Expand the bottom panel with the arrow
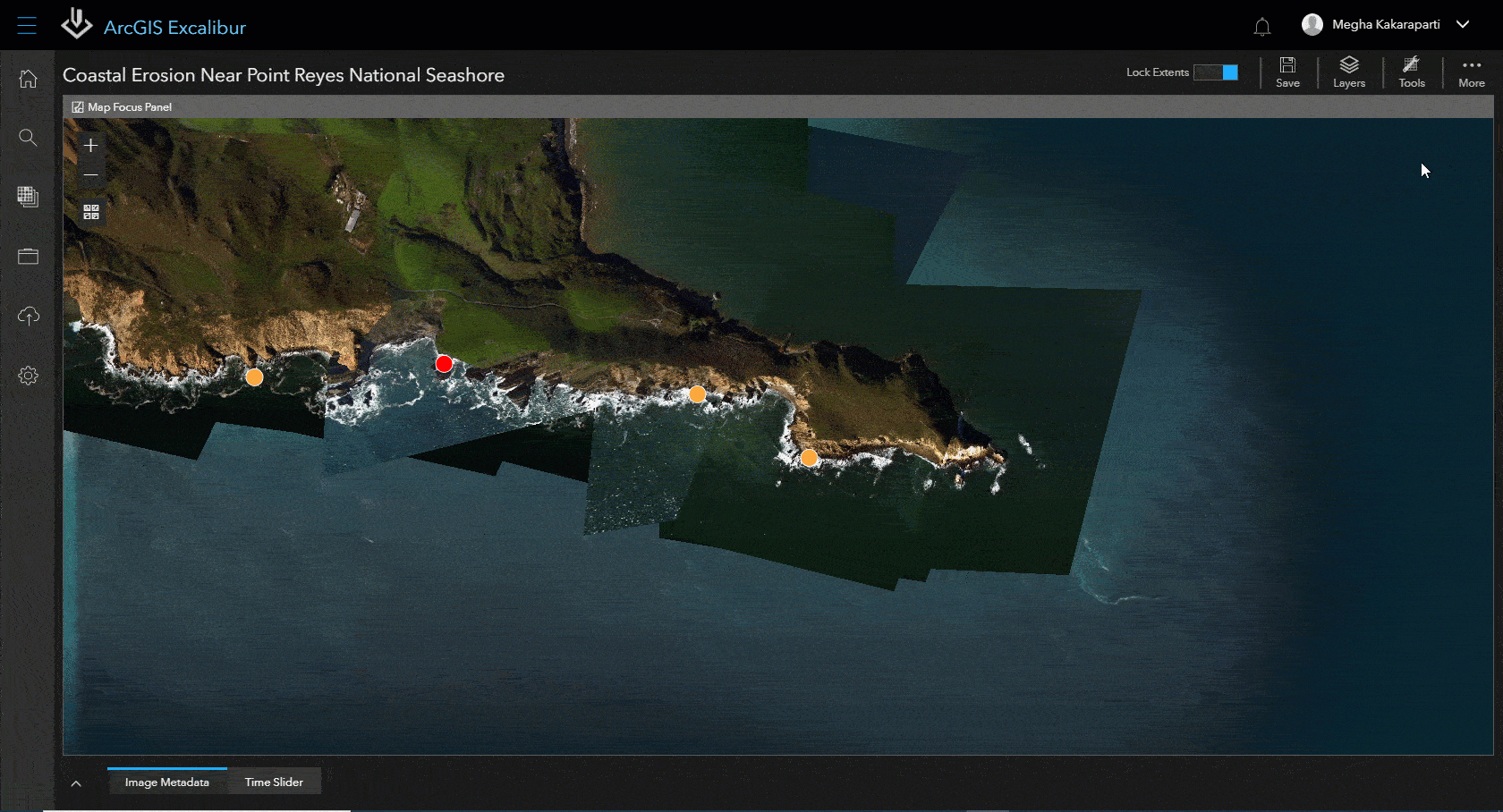The height and width of the screenshot is (812, 1503). coord(76,783)
